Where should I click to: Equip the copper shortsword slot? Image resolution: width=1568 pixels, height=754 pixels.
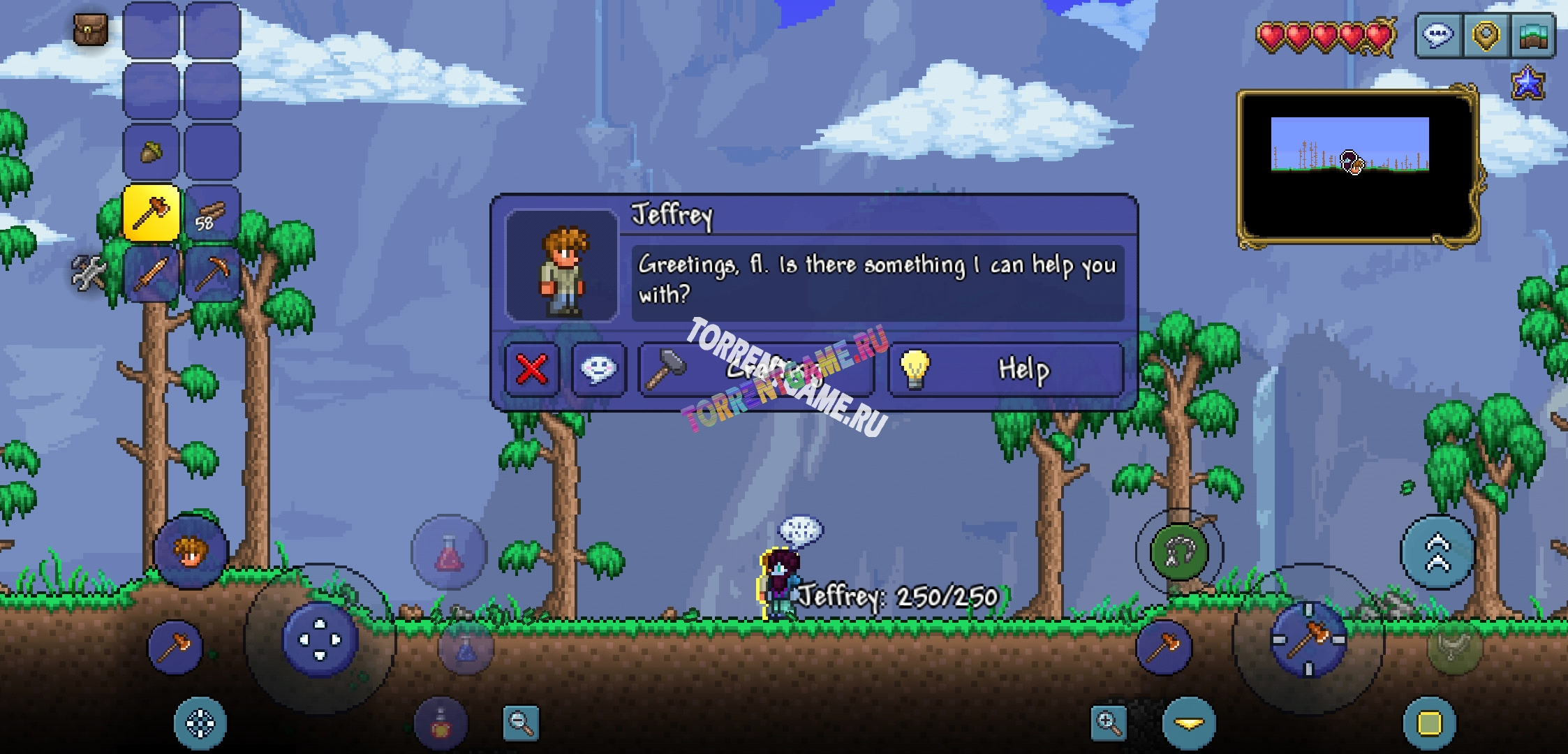pyautogui.click(x=151, y=273)
